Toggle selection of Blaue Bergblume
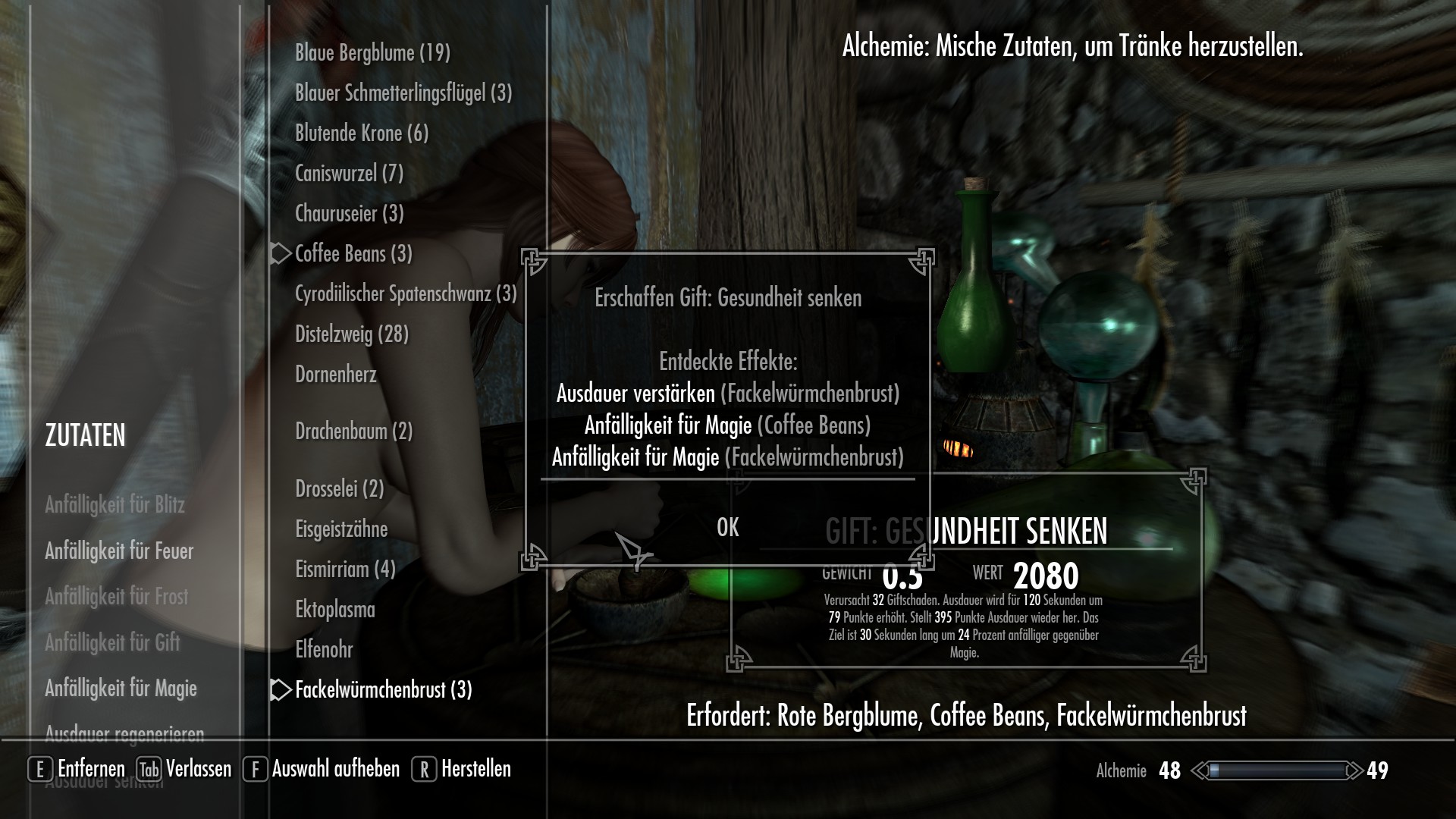This screenshot has width=1456, height=819. 372,53
